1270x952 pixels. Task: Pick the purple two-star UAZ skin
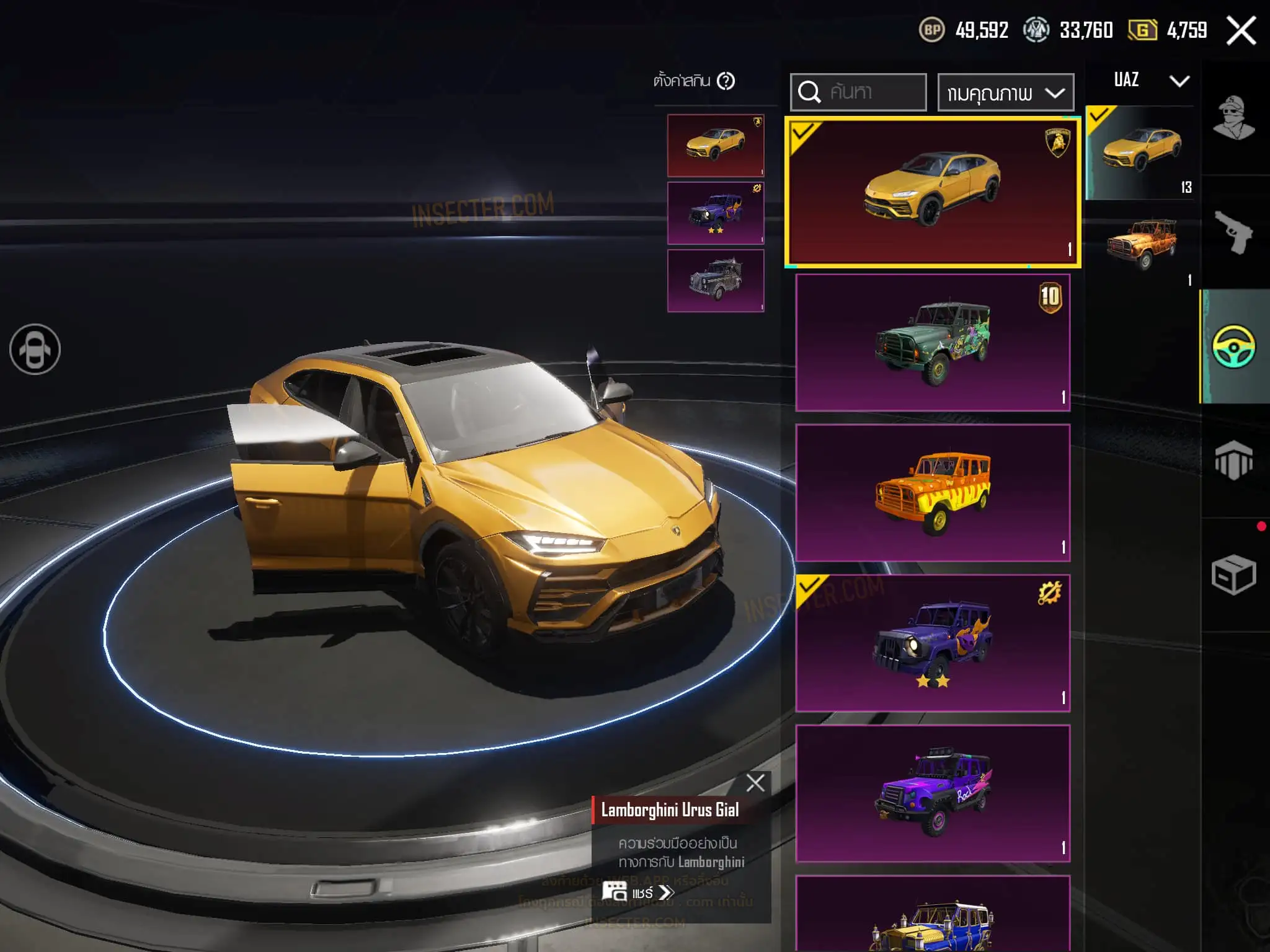932,643
